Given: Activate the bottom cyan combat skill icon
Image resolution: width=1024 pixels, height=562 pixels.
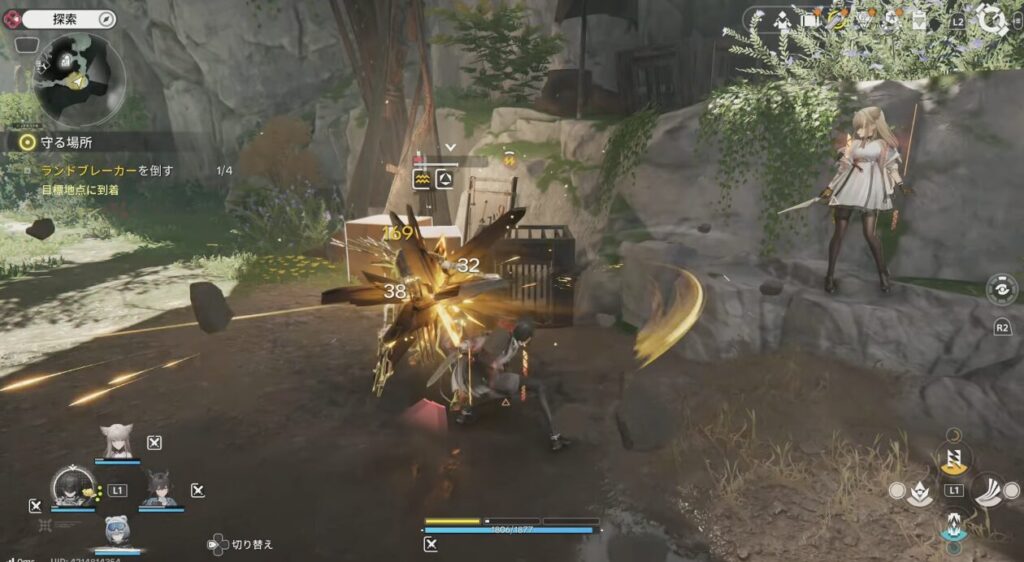Looking at the screenshot, I should [x=954, y=523].
